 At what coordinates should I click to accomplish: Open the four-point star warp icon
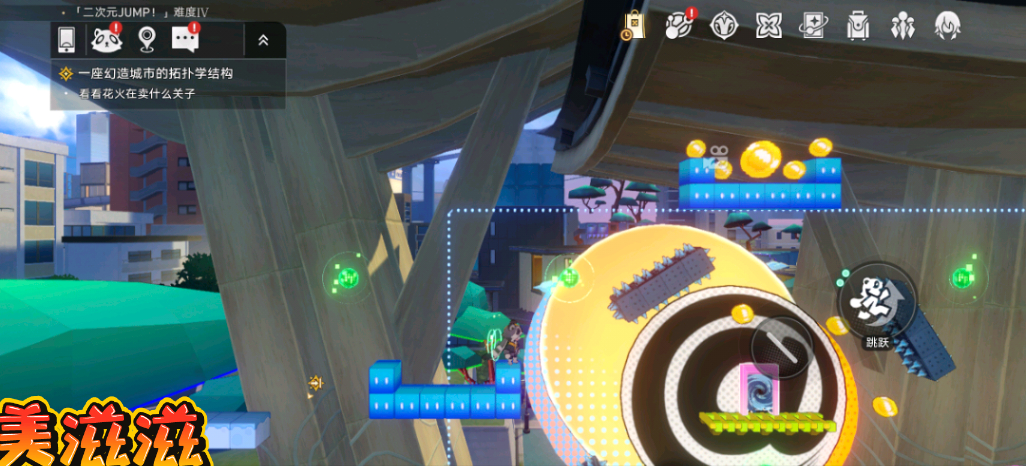point(769,25)
